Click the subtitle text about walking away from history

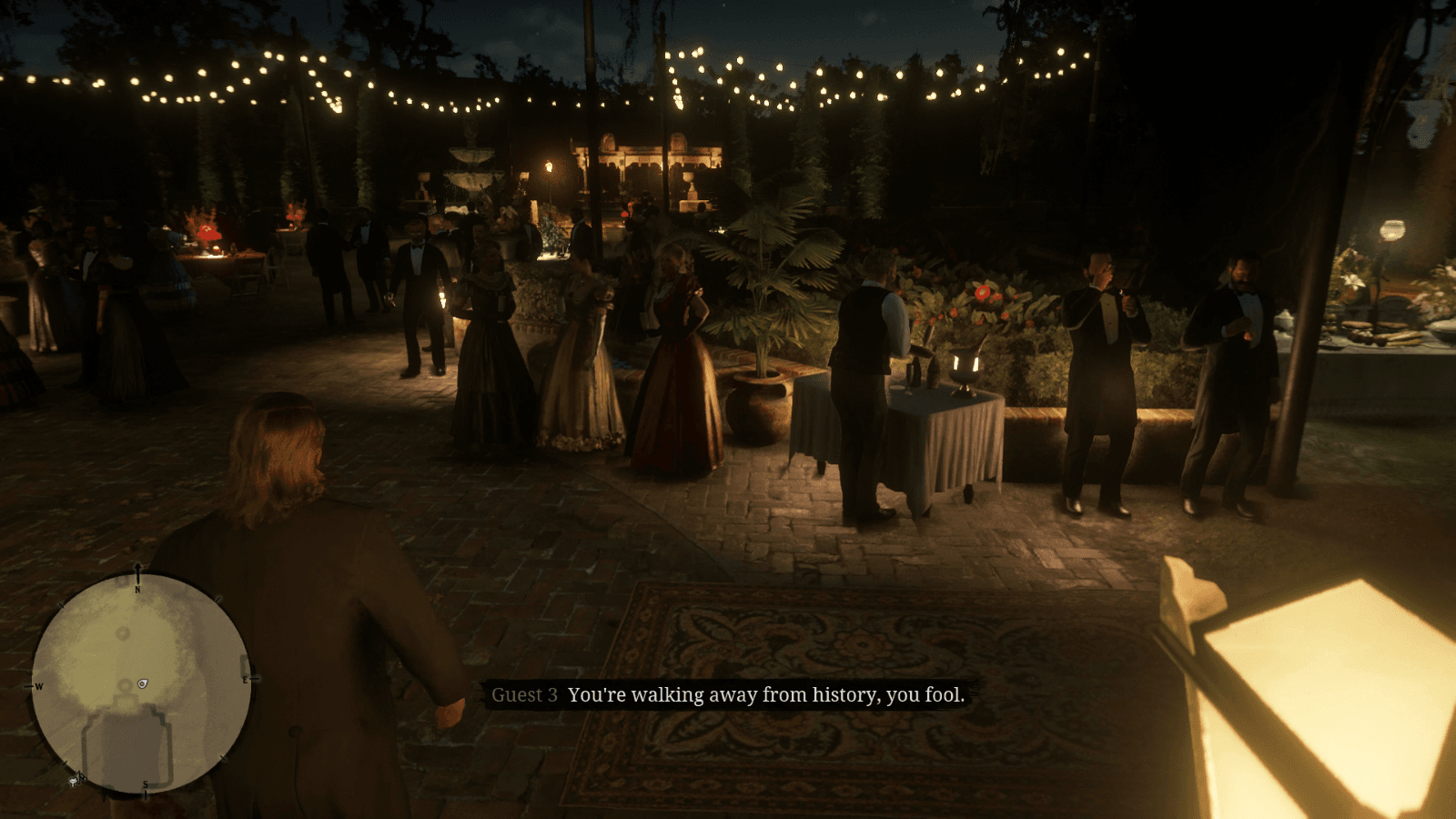tap(769, 696)
